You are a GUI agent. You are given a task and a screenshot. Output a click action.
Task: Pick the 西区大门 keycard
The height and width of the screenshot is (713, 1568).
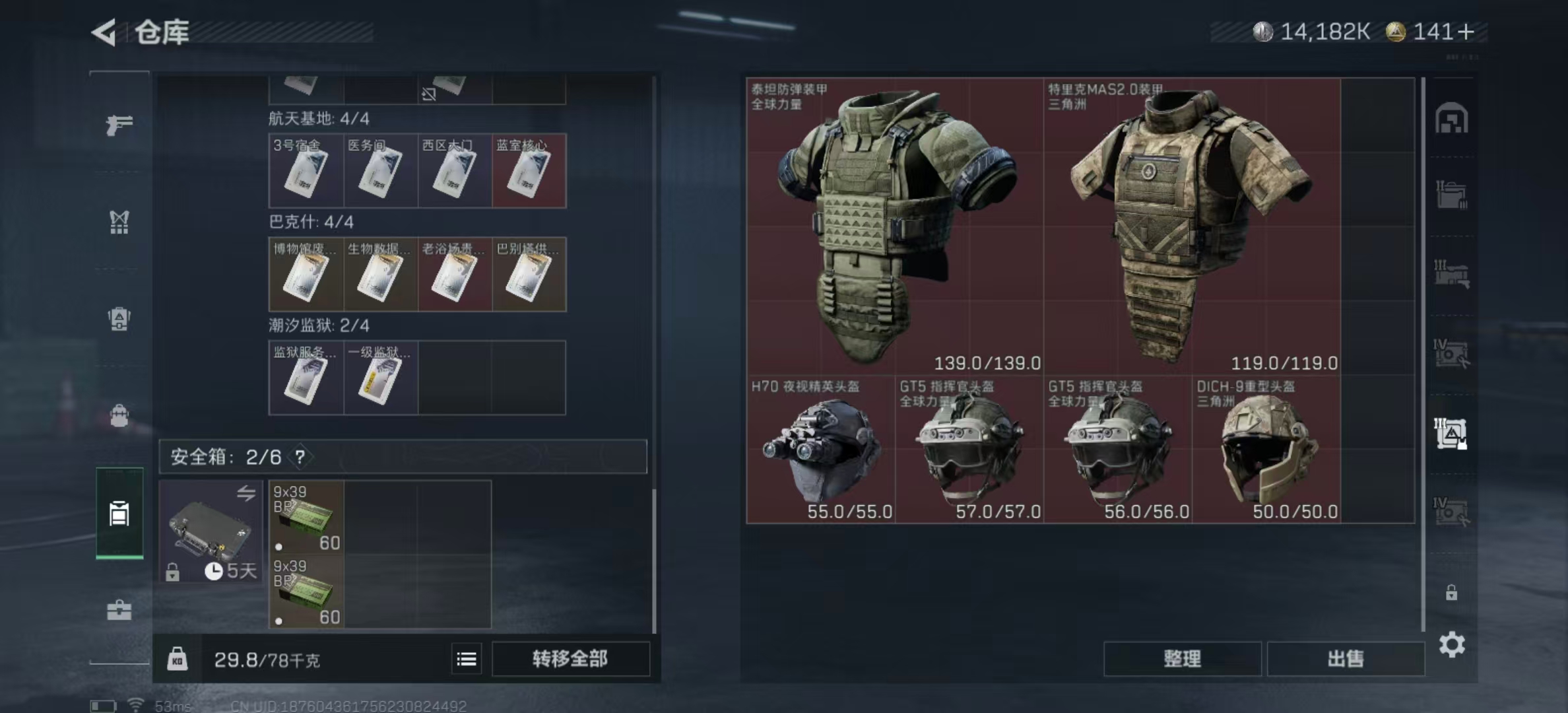click(x=455, y=171)
